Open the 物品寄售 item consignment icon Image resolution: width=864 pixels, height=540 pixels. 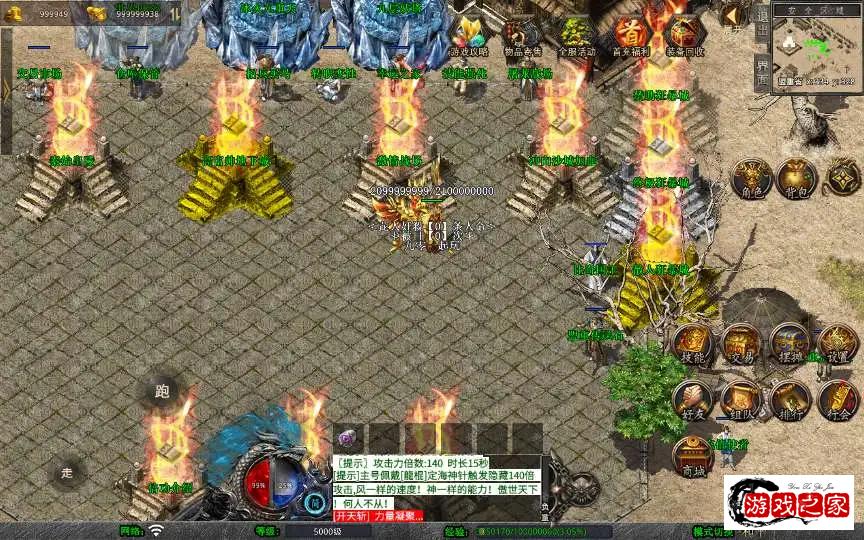click(521, 35)
